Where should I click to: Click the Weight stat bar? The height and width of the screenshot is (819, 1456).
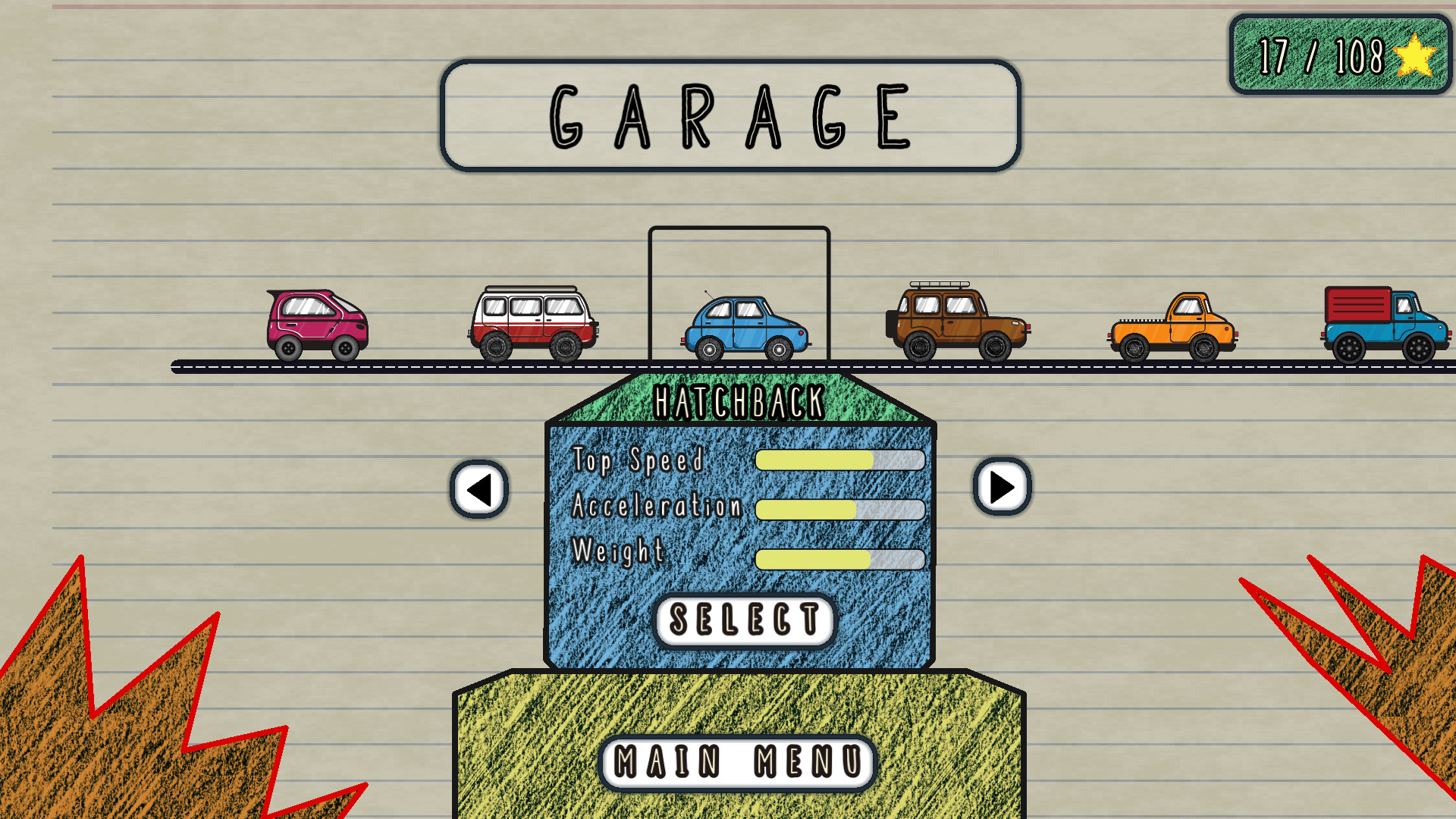tap(840, 559)
